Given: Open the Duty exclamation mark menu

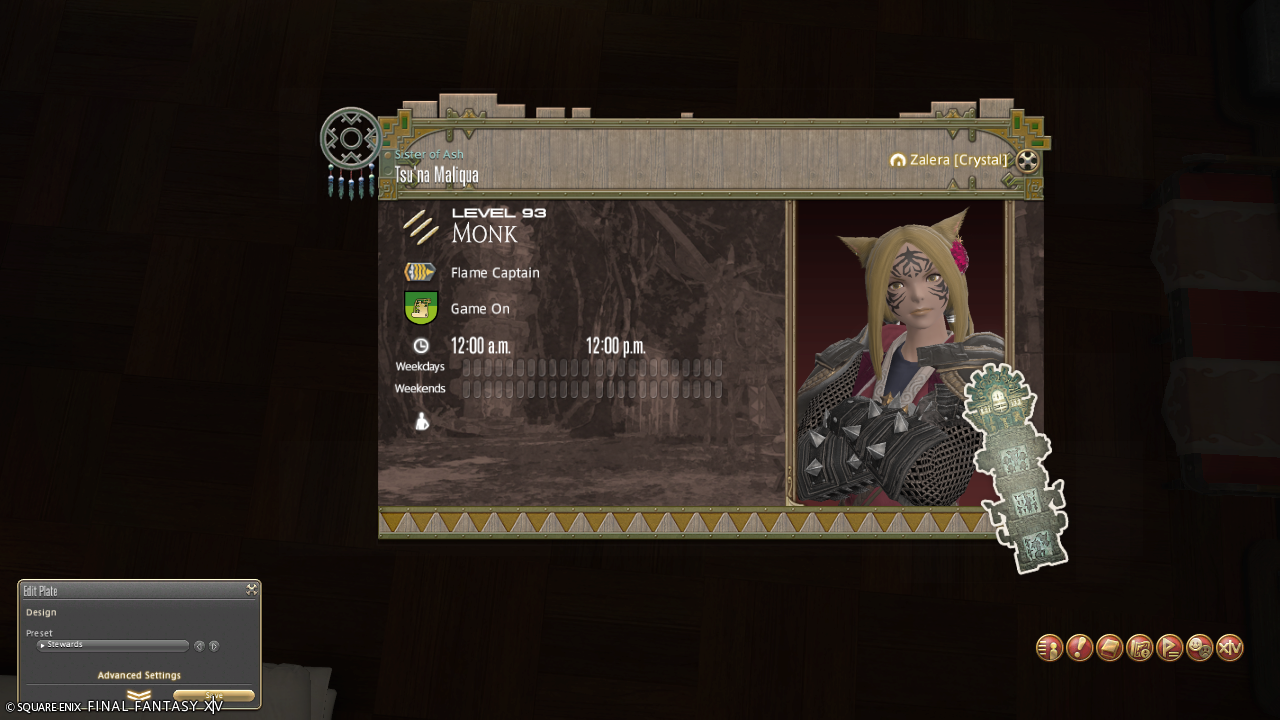Looking at the screenshot, I should tap(1079, 648).
